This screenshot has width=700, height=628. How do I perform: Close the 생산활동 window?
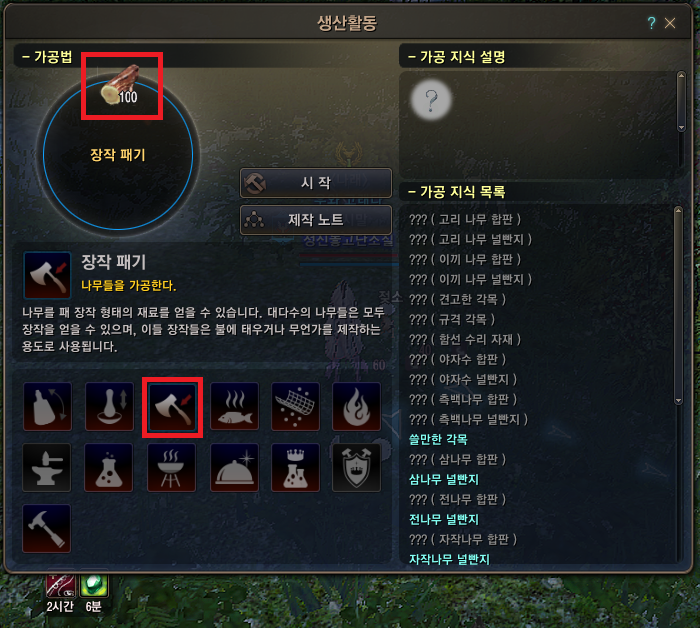(x=670, y=22)
